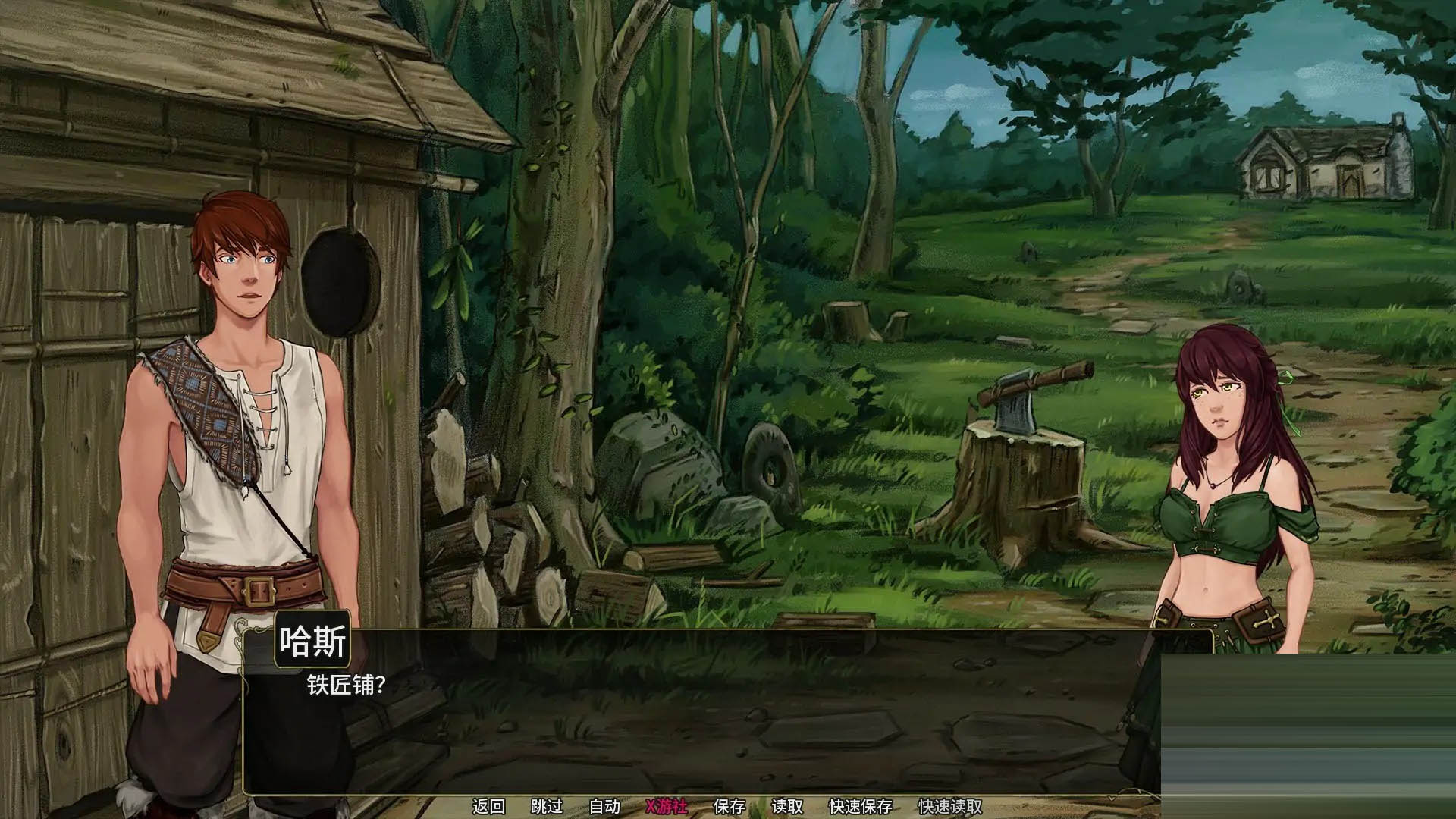Screen dimensions: 1456x819
Task: Toggle 自动 (Auto) dialogue advance
Action: (x=604, y=806)
